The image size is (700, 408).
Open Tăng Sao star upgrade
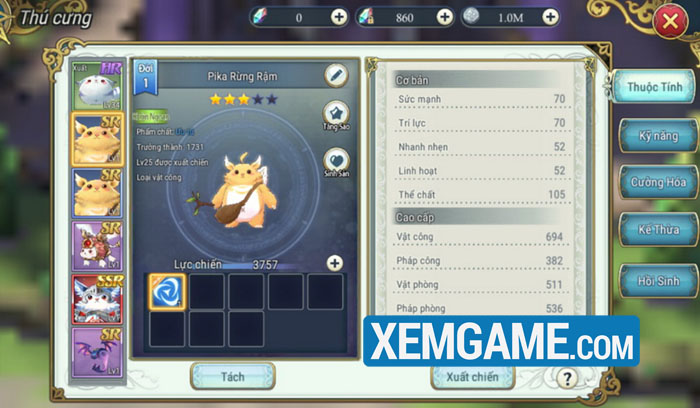[336, 115]
